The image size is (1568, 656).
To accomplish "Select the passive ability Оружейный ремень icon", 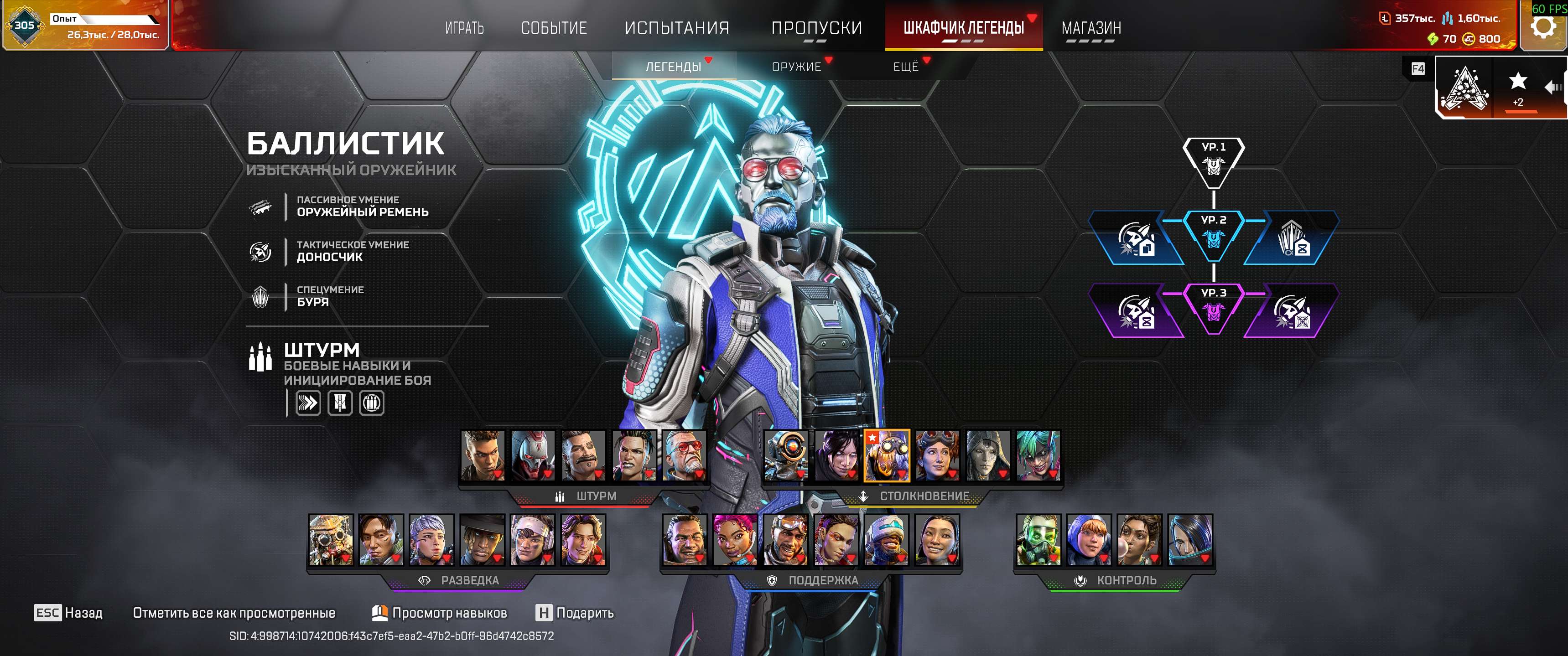I will pos(262,208).
